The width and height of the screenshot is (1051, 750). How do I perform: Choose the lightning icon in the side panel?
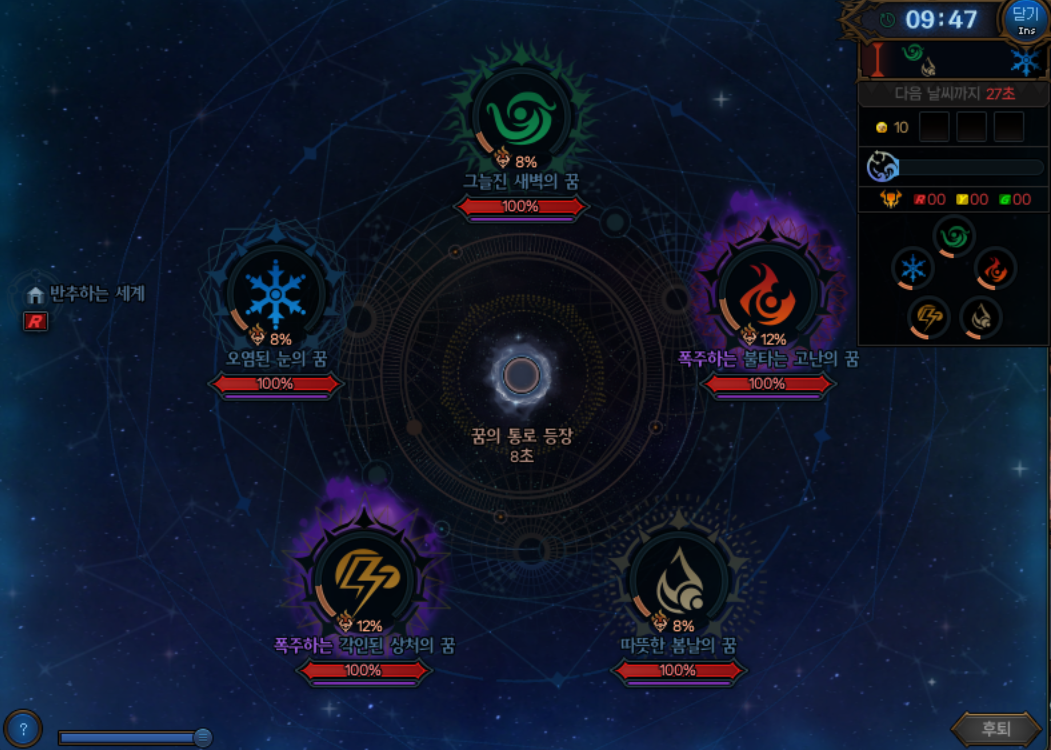point(928,317)
